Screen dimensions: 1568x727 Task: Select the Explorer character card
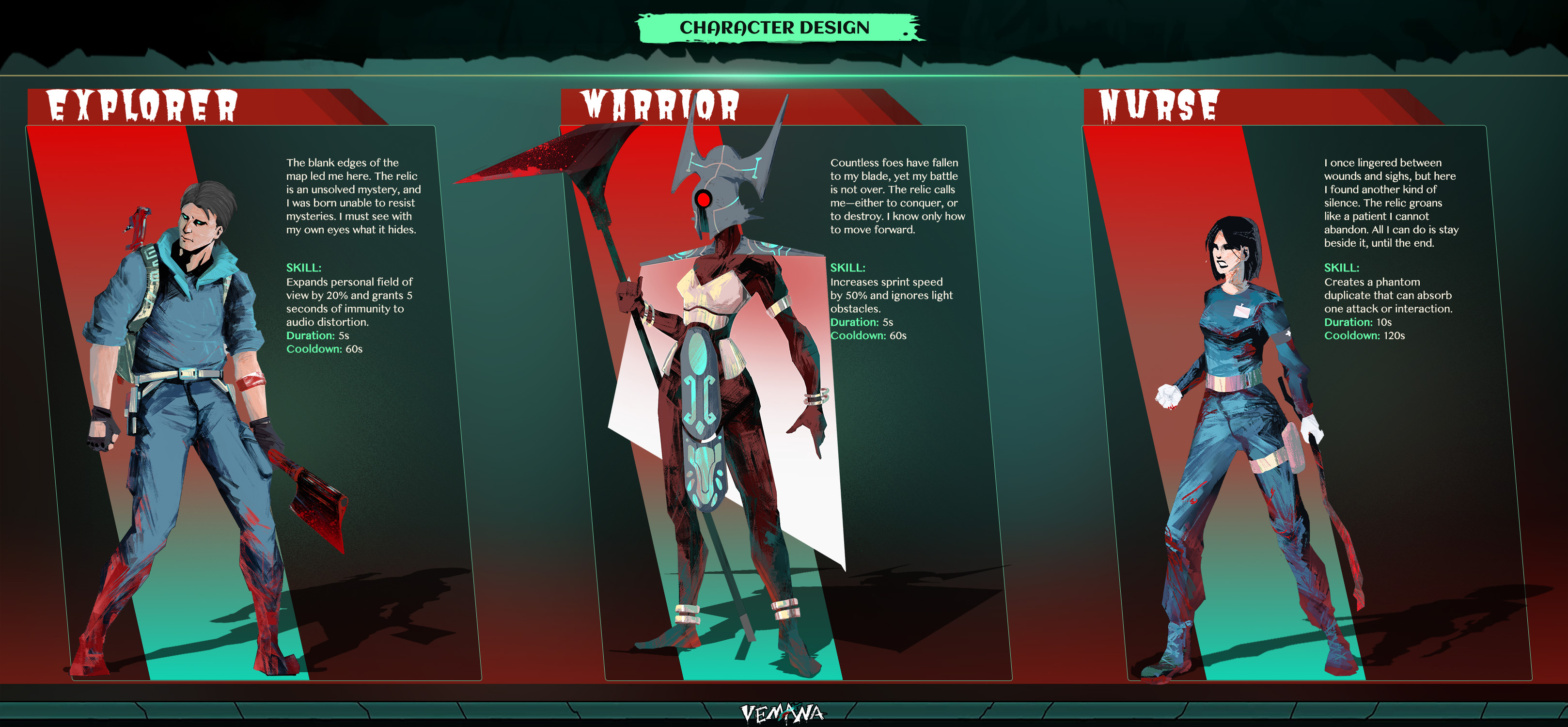point(252,402)
